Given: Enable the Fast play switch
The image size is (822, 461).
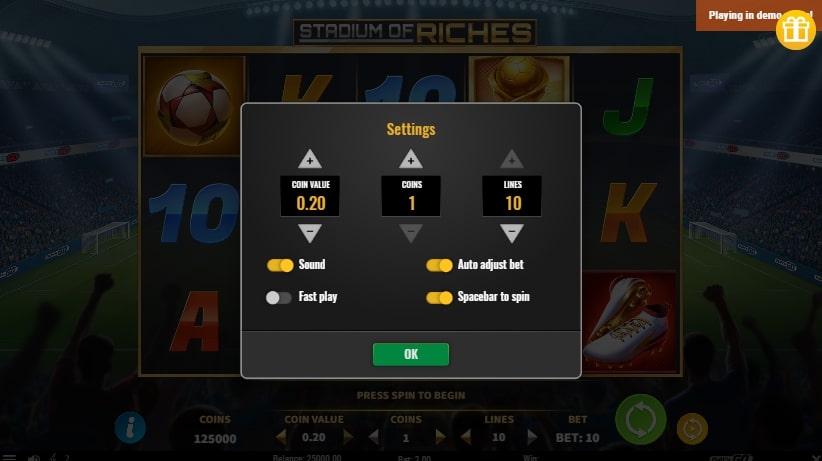Looking at the screenshot, I should pos(279,297).
